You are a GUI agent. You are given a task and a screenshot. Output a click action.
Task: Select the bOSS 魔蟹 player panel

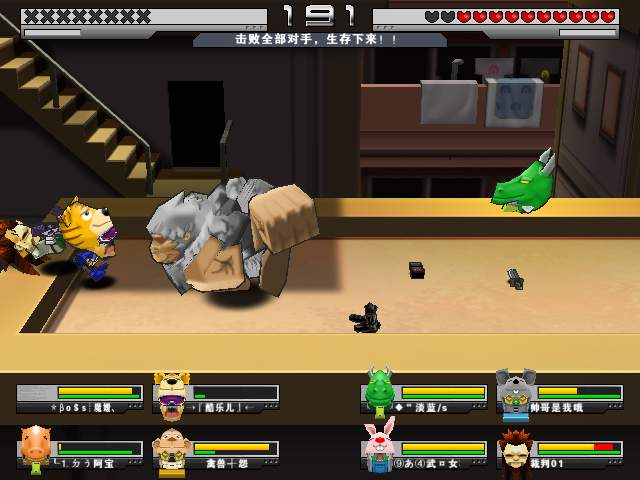coord(79,398)
